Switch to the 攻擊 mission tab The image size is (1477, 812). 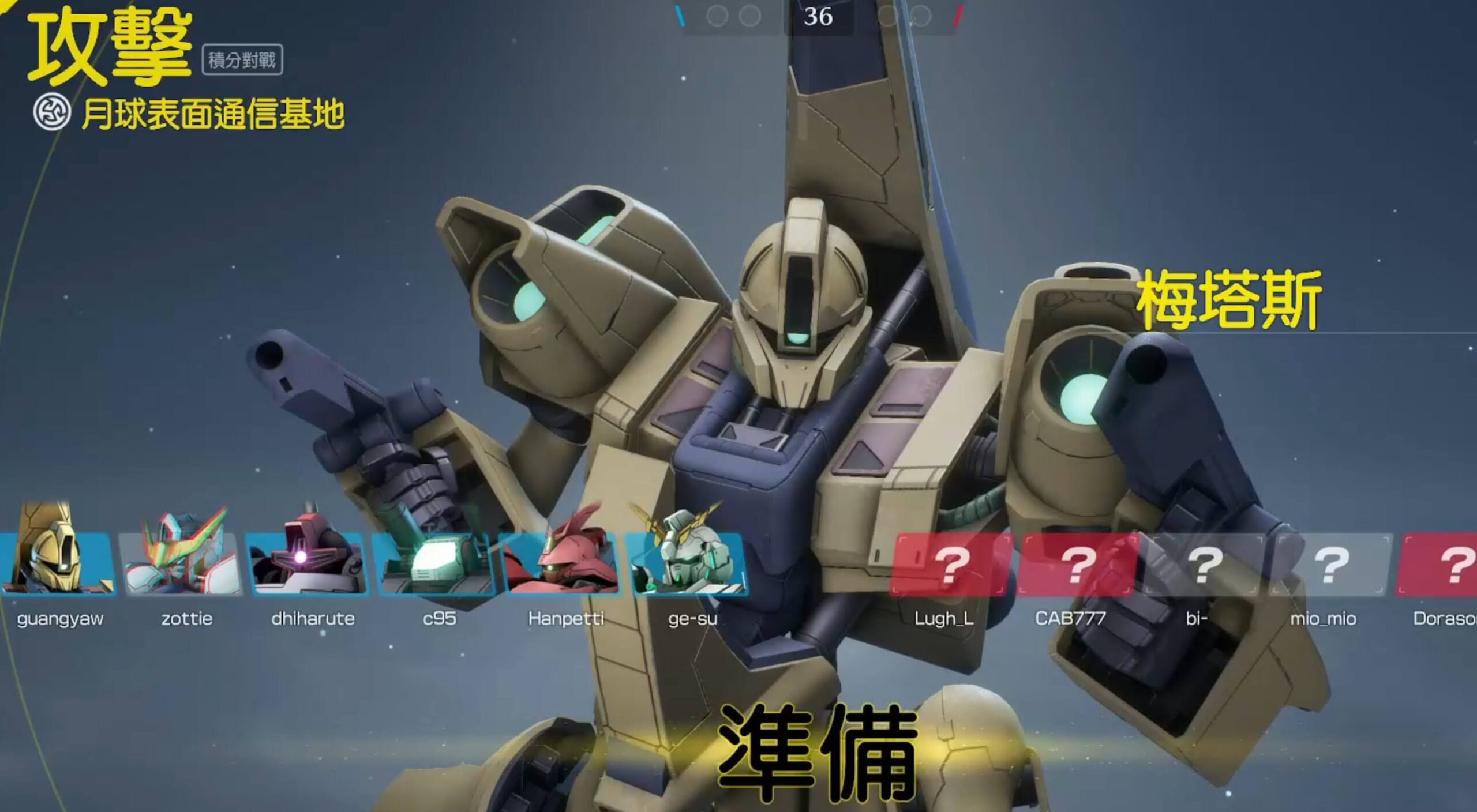(x=110, y=46)
